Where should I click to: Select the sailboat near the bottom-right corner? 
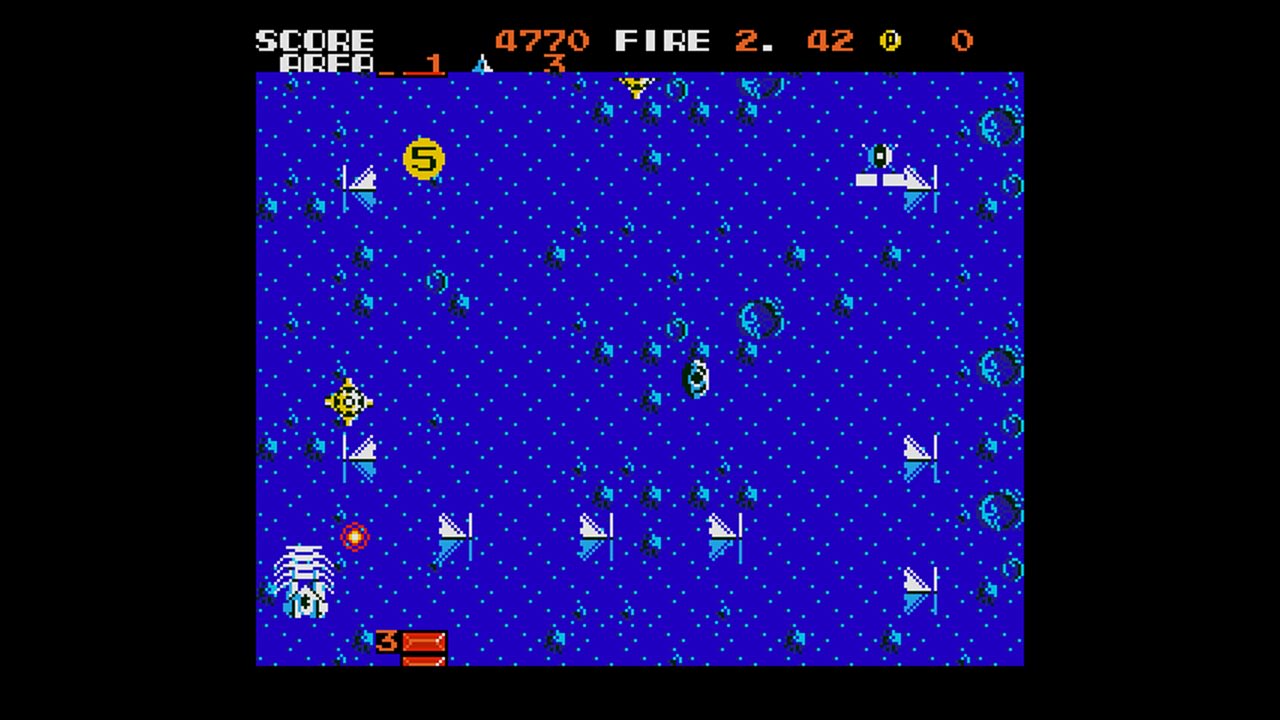915,590
